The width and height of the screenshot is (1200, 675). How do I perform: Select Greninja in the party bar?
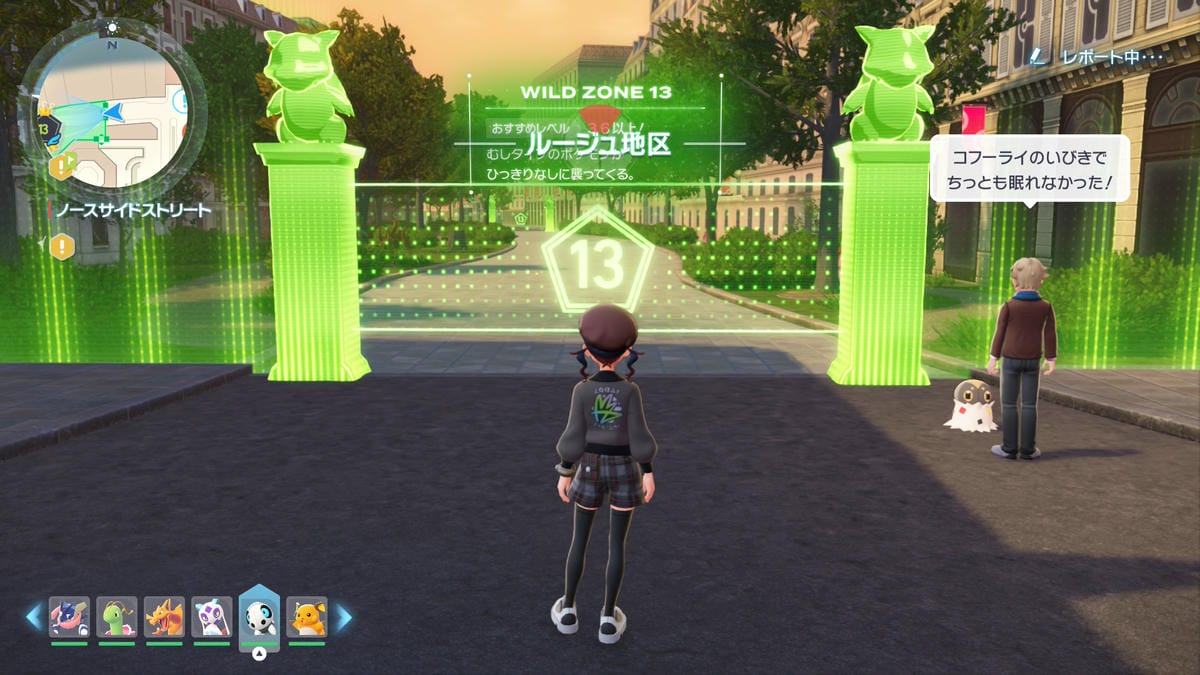pos(70,617)
